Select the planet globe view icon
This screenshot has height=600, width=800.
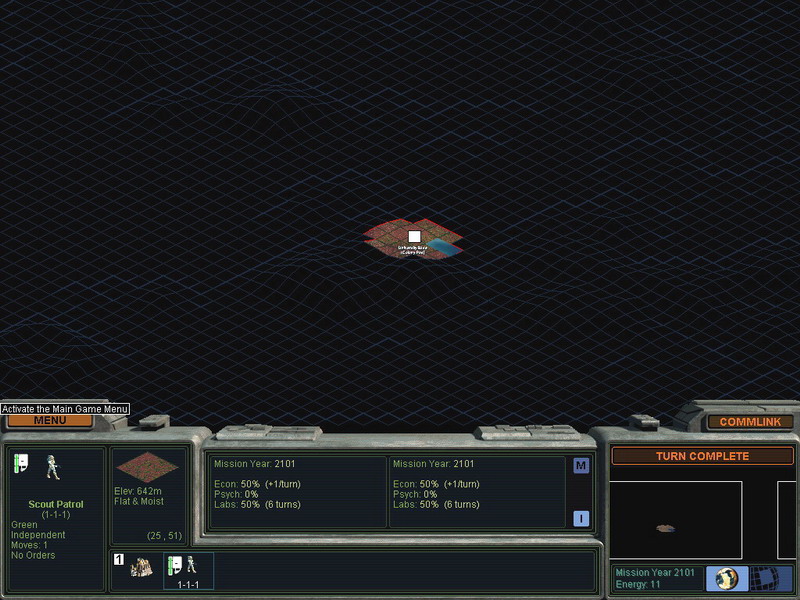point(727,579)
